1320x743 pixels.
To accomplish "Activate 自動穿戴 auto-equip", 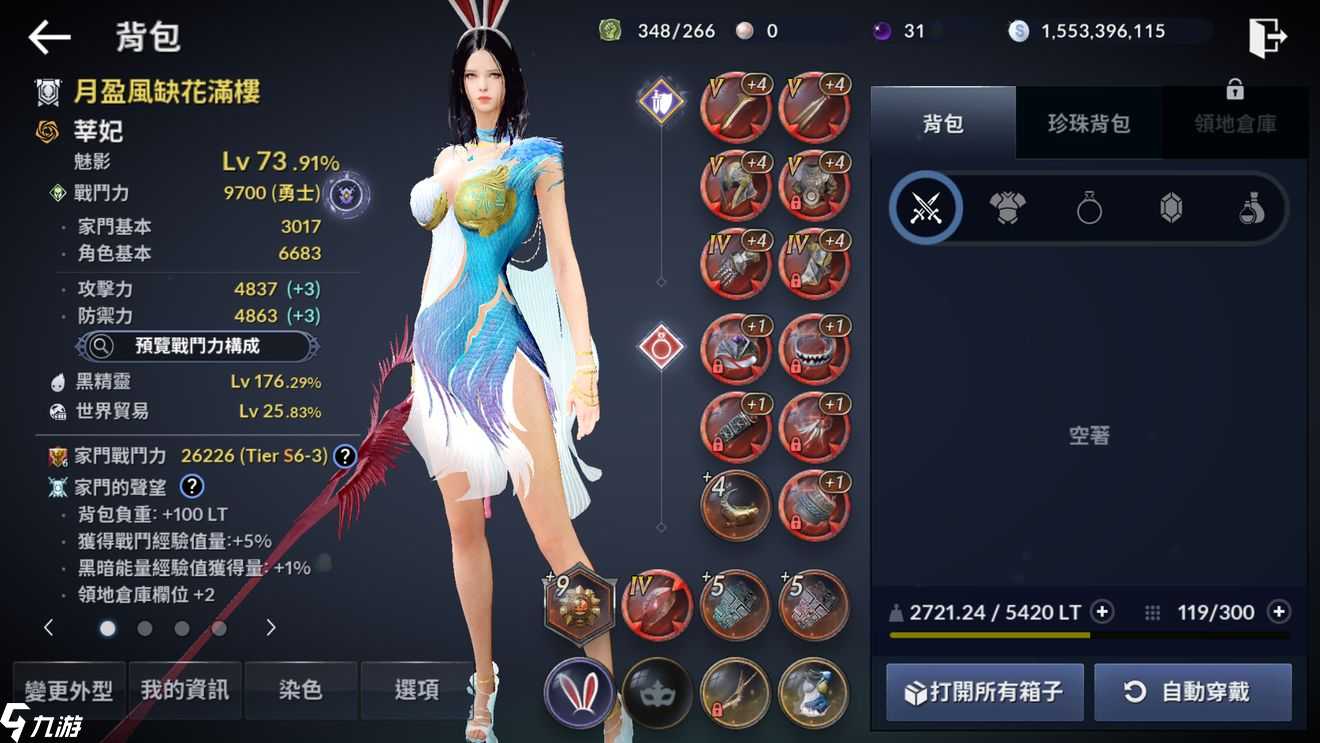I will point(1193,692).
